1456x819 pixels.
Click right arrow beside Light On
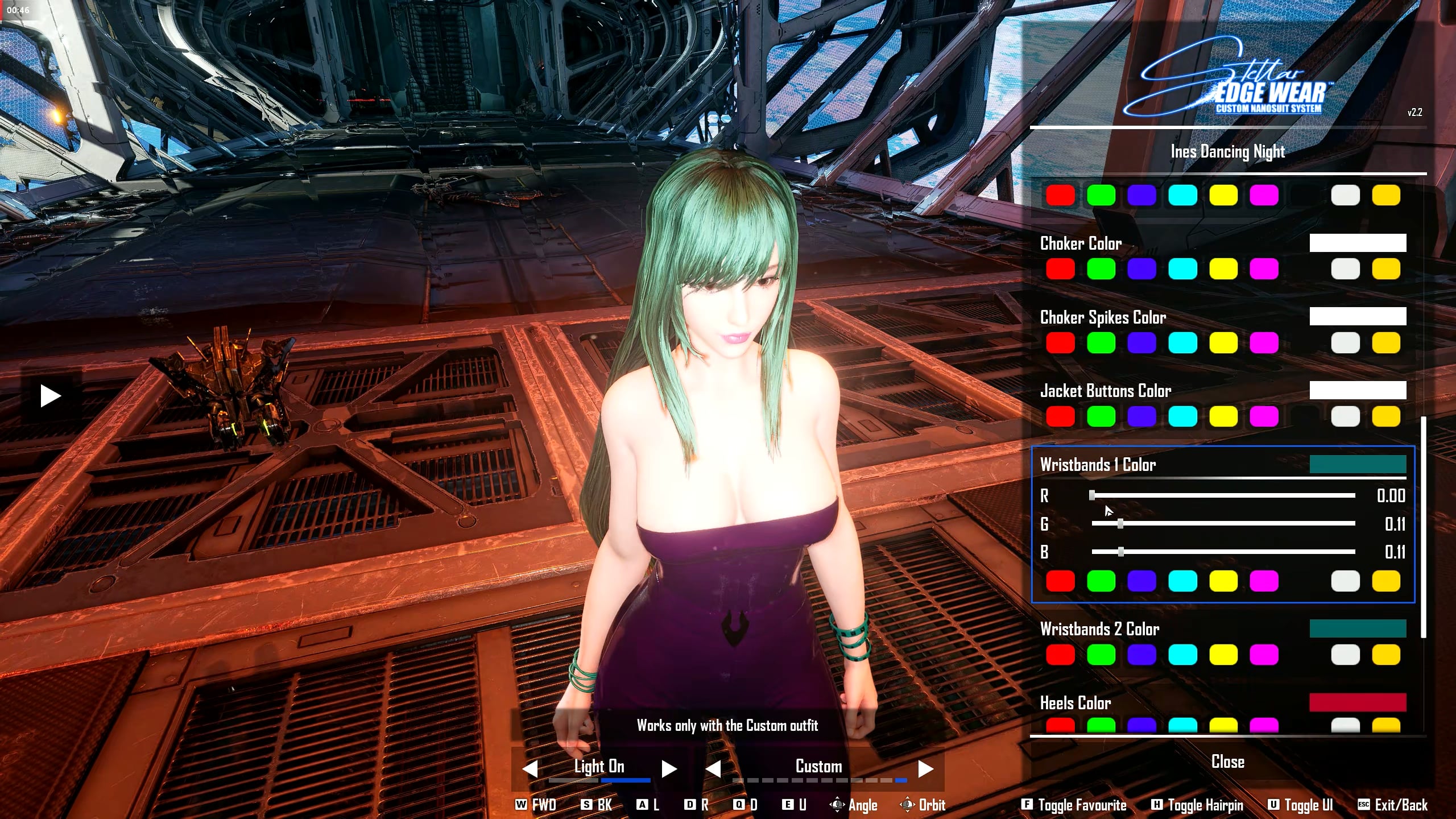point(669,769)
